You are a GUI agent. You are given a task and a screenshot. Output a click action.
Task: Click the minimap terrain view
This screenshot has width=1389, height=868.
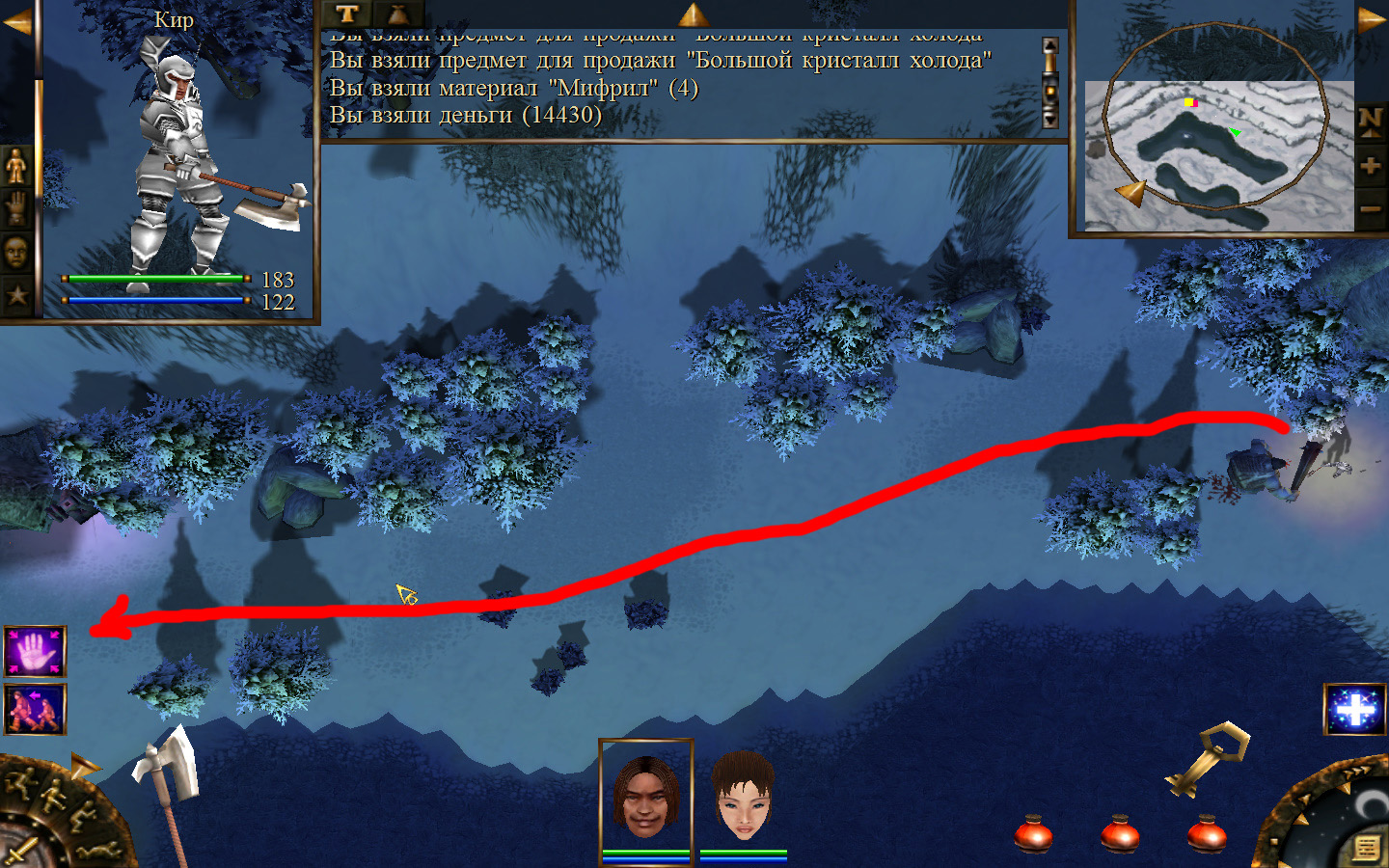click(1217, 154)
